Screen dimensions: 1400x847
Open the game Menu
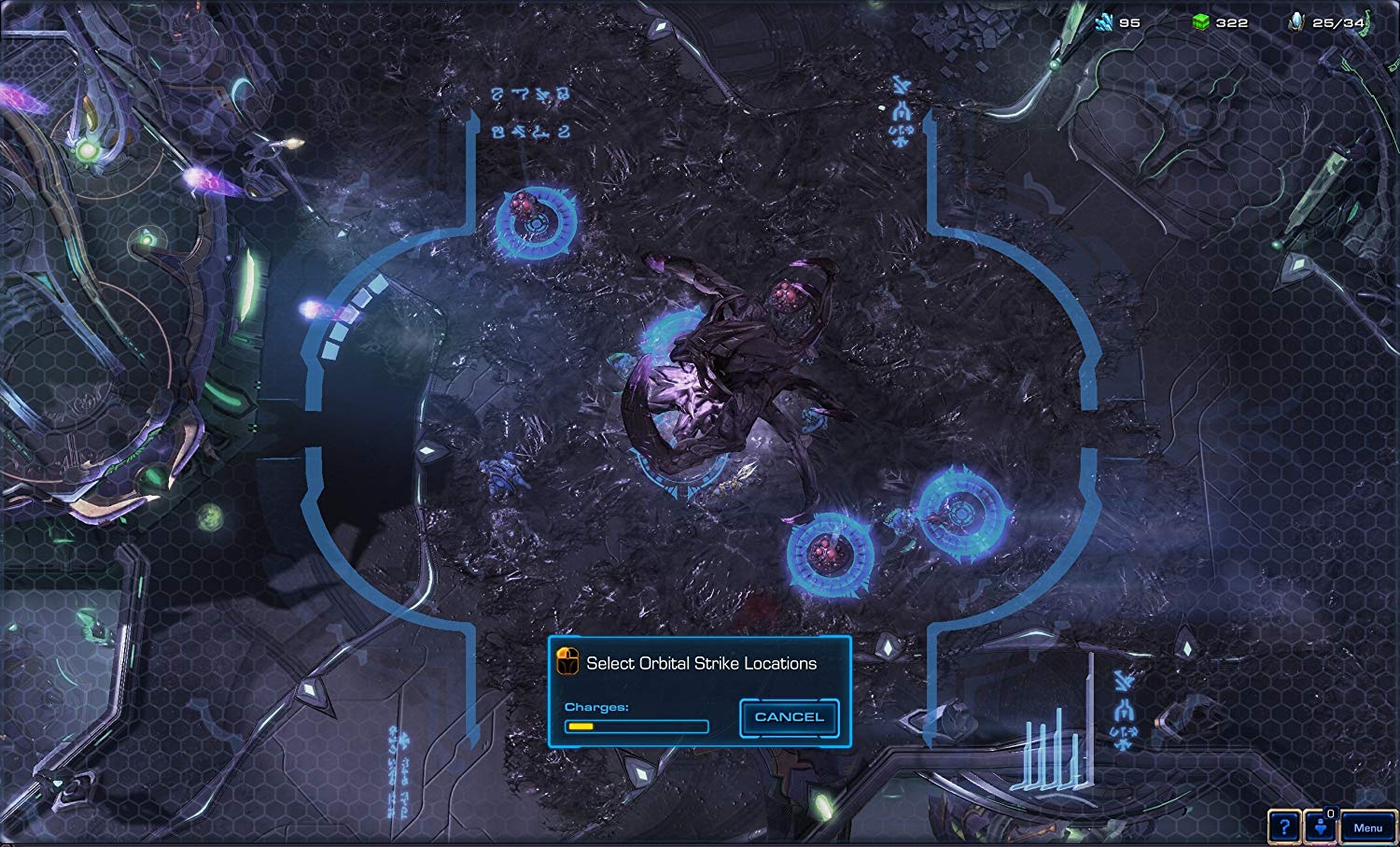[1368, 826]
